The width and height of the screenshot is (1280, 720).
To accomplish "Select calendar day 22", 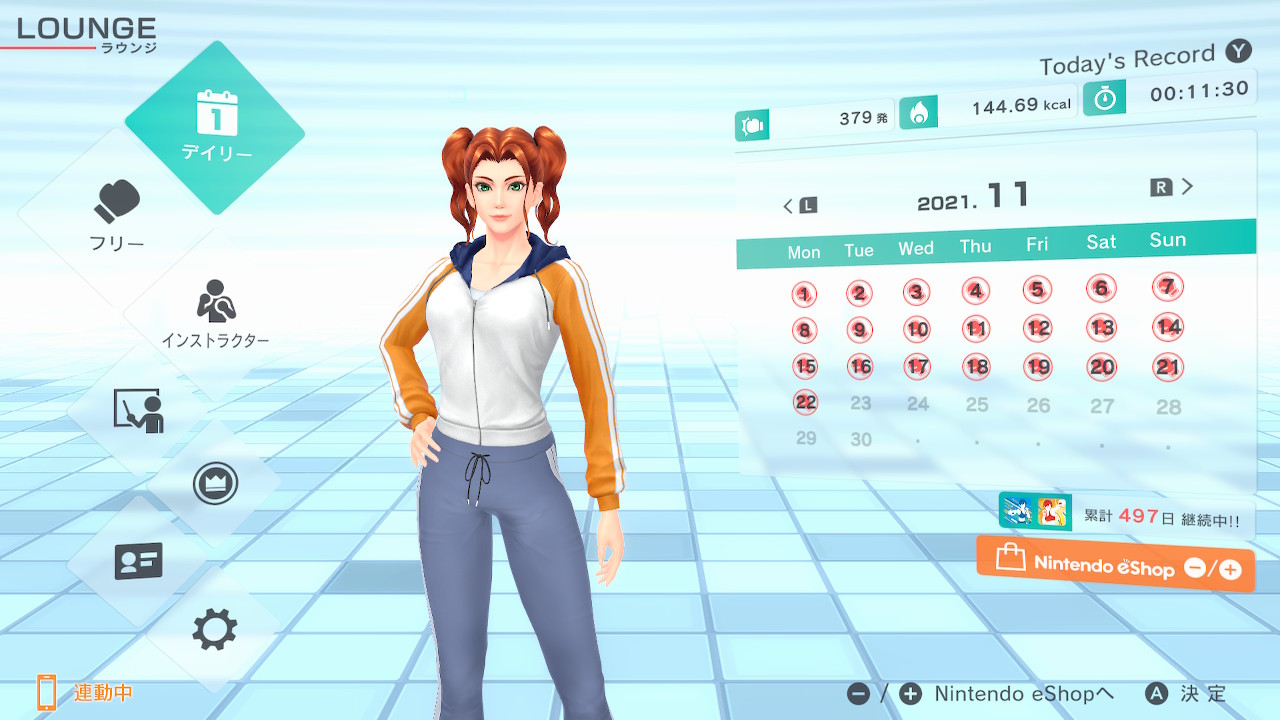I will pyautogui.click(x=805, y=402).
